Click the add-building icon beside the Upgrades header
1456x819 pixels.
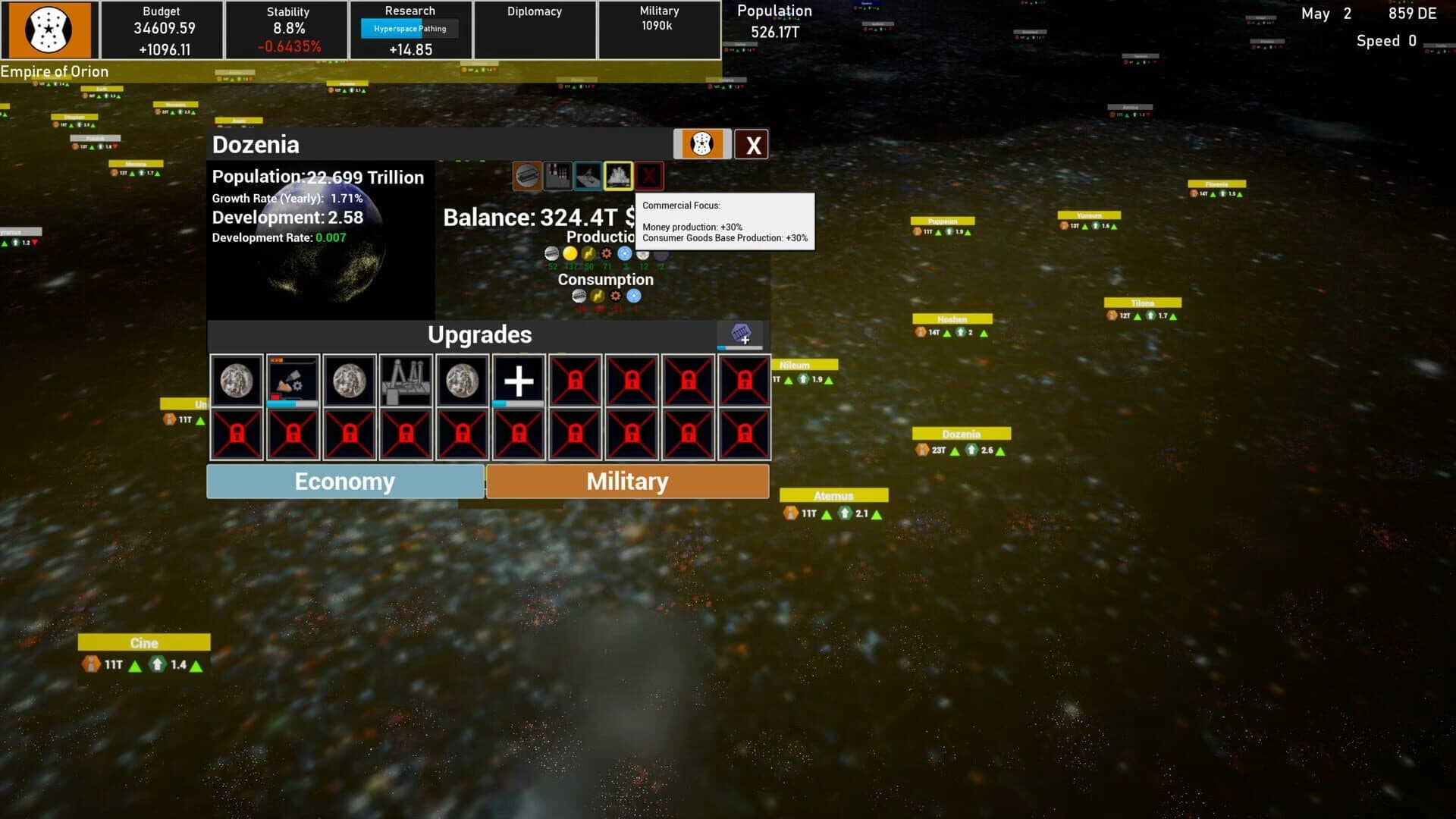point(740,334)
